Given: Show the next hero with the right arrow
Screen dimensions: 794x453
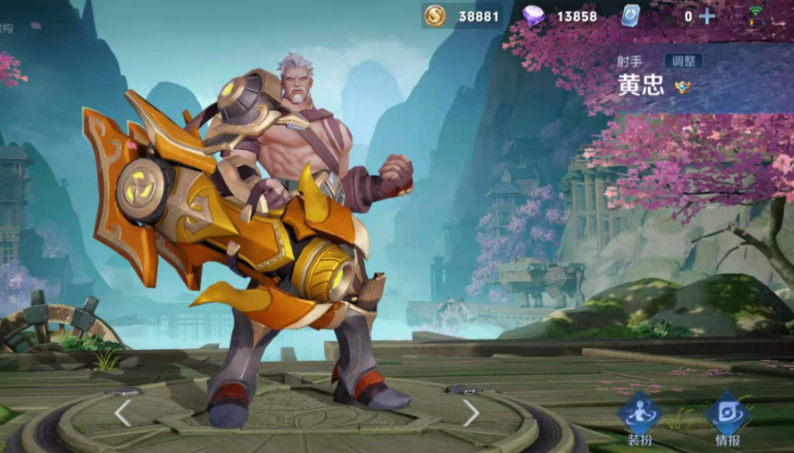Looking at the screenshot, I should coord(471,412).
